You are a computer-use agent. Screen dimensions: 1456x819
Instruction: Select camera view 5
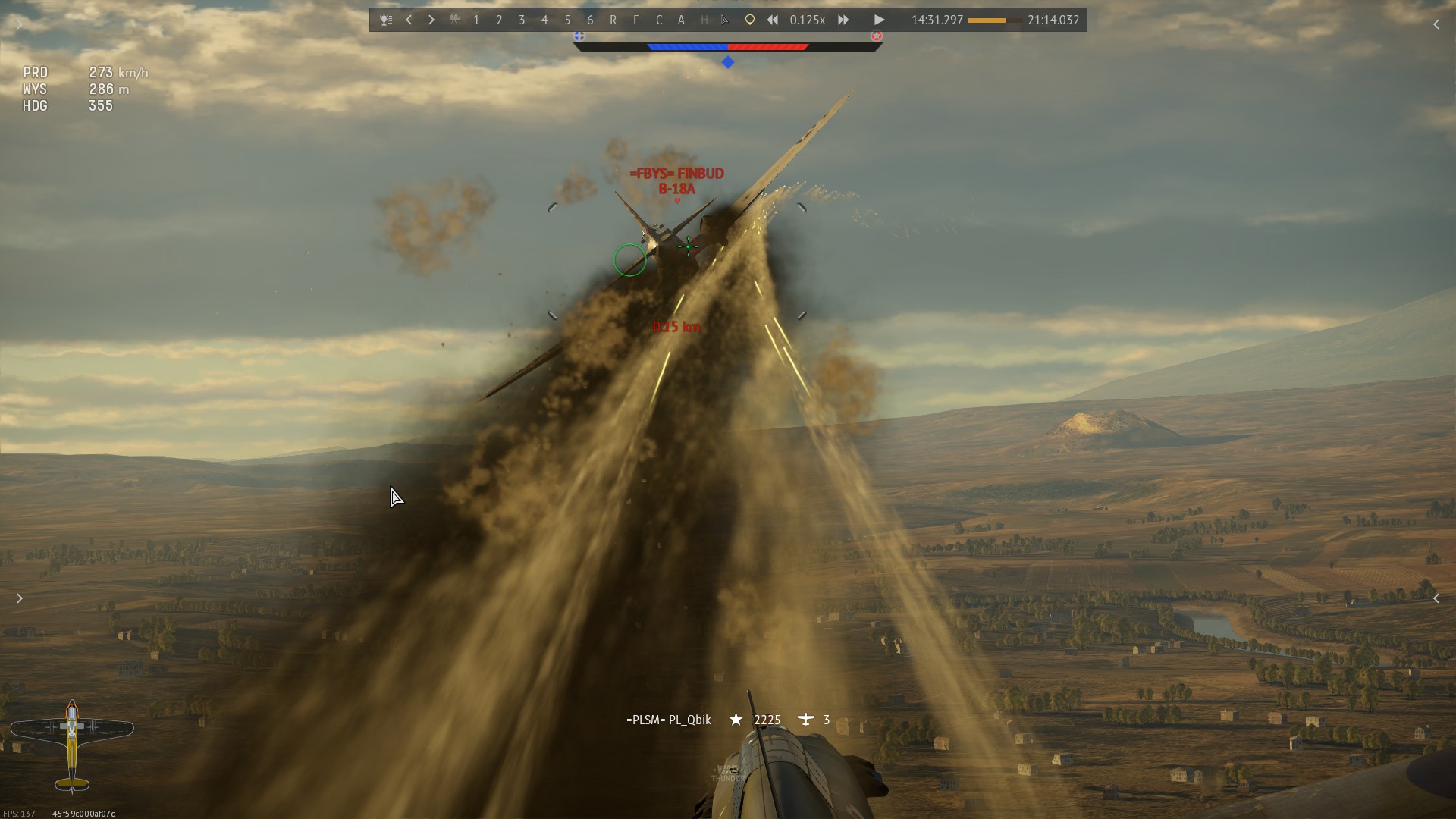click(x=567, y=20)
